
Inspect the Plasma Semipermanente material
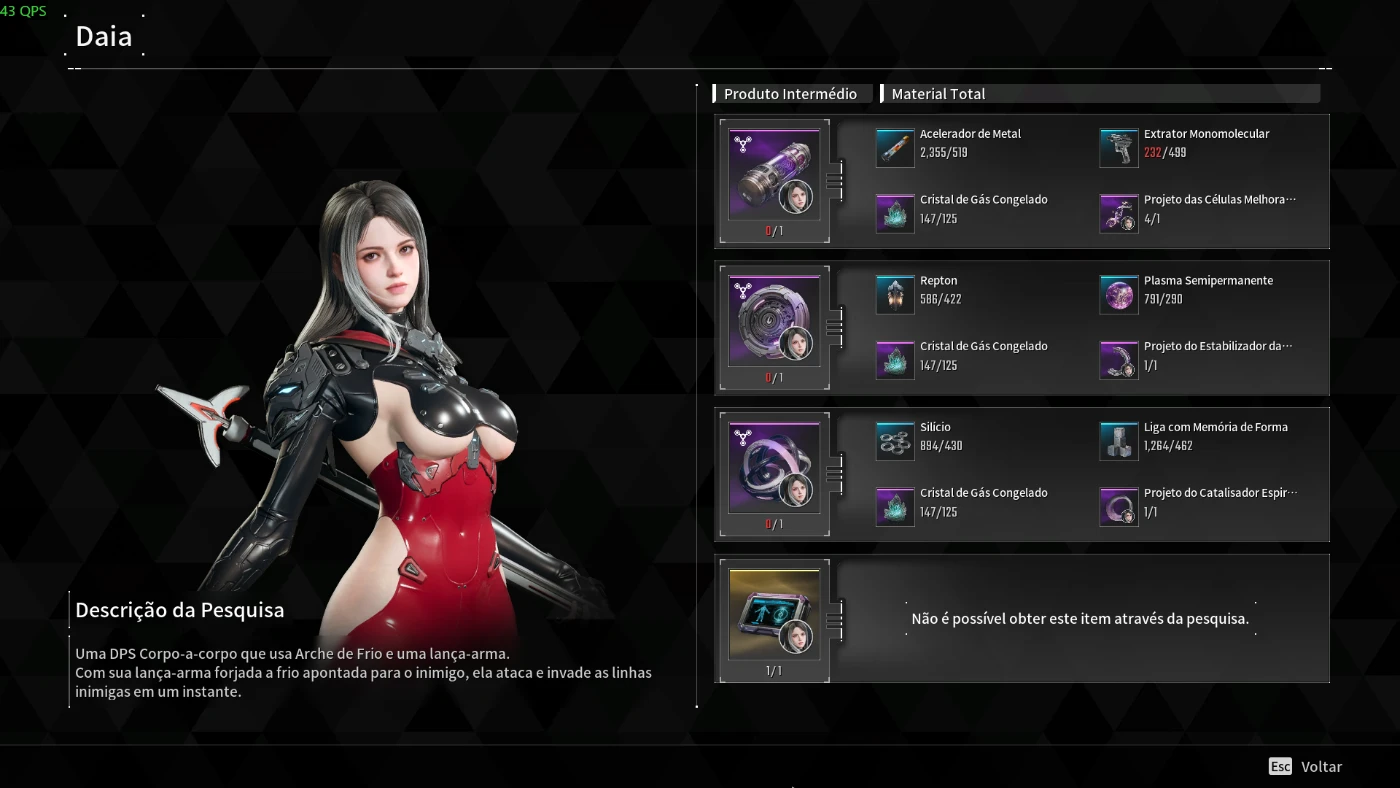(1119, 294)
